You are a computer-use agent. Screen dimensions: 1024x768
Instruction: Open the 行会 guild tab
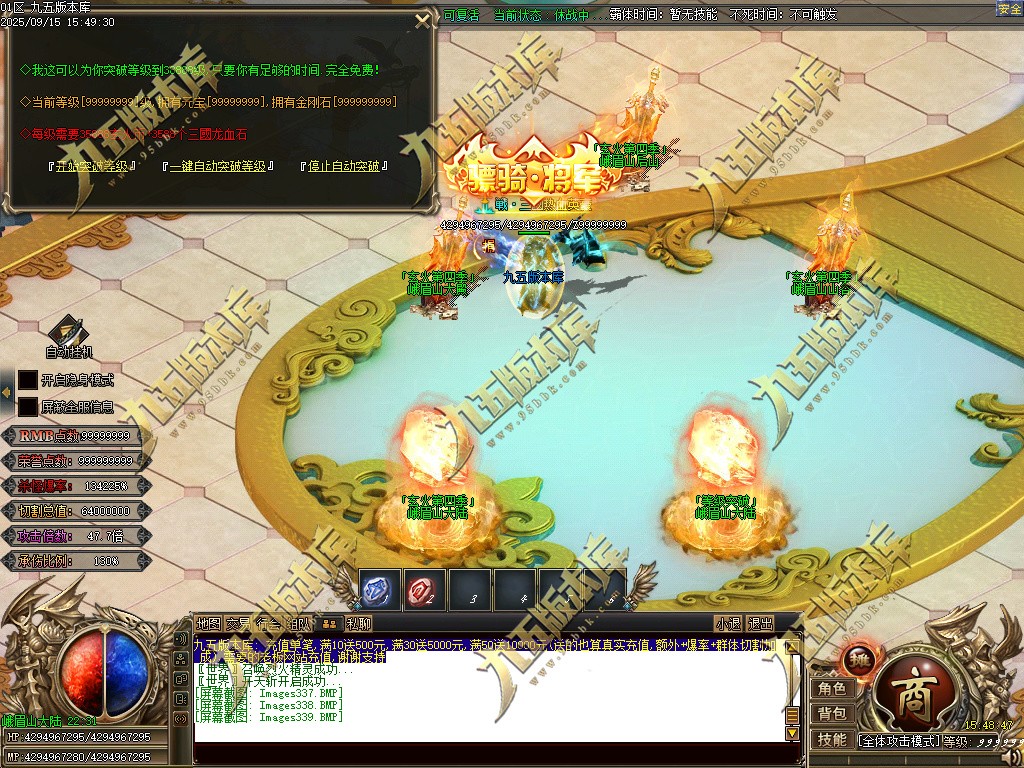pyautogui.click(x=268, y=624)
